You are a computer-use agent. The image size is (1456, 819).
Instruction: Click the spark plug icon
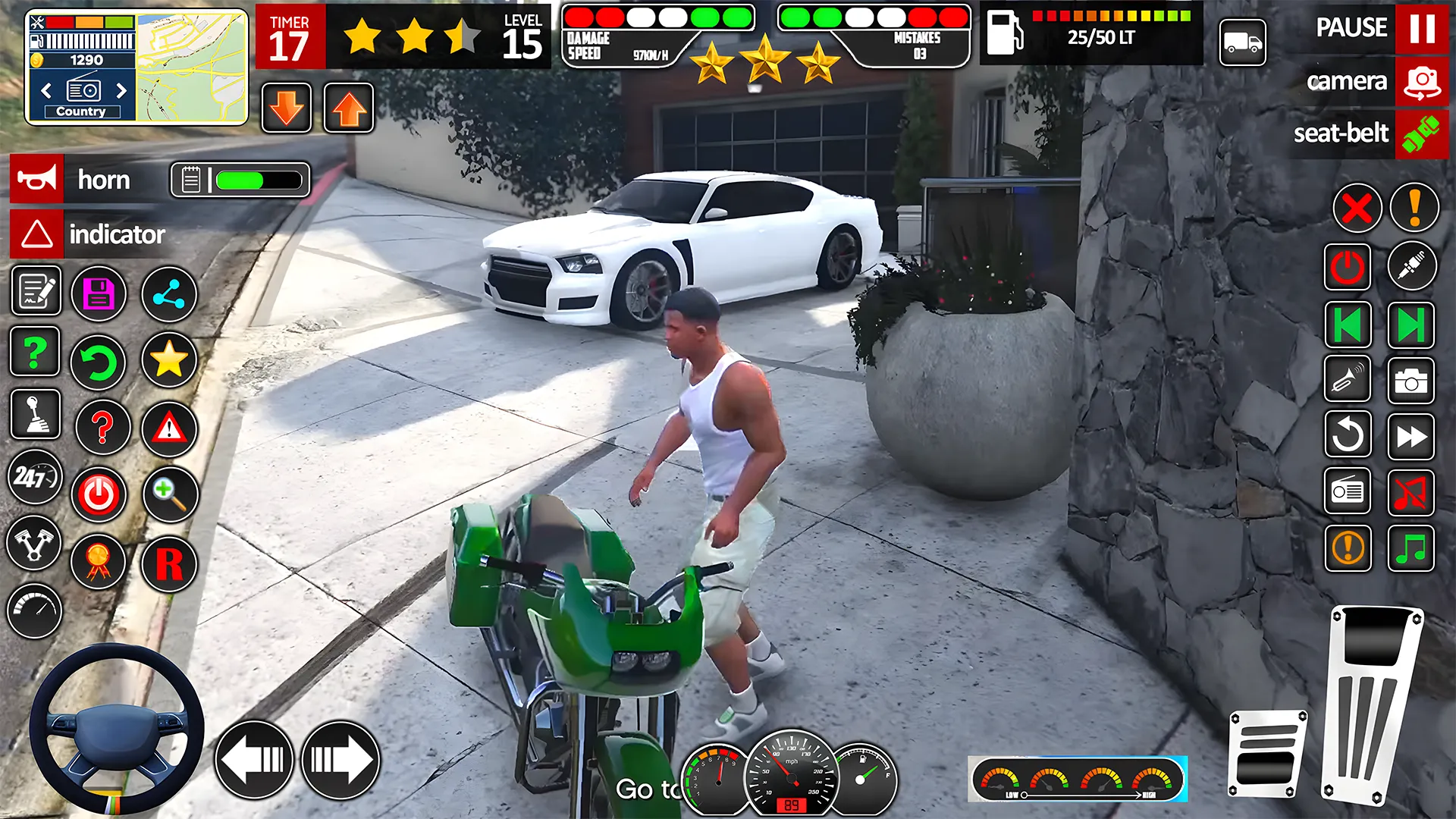coord(1411,267)
